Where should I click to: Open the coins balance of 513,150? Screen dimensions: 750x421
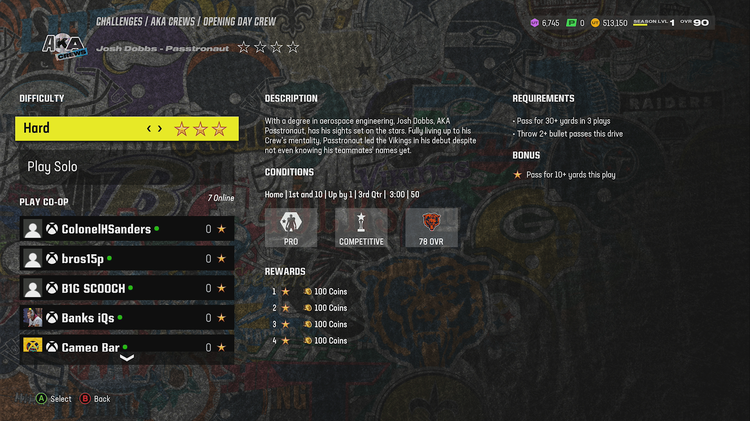pyautogui.click(x=609, y=22)
